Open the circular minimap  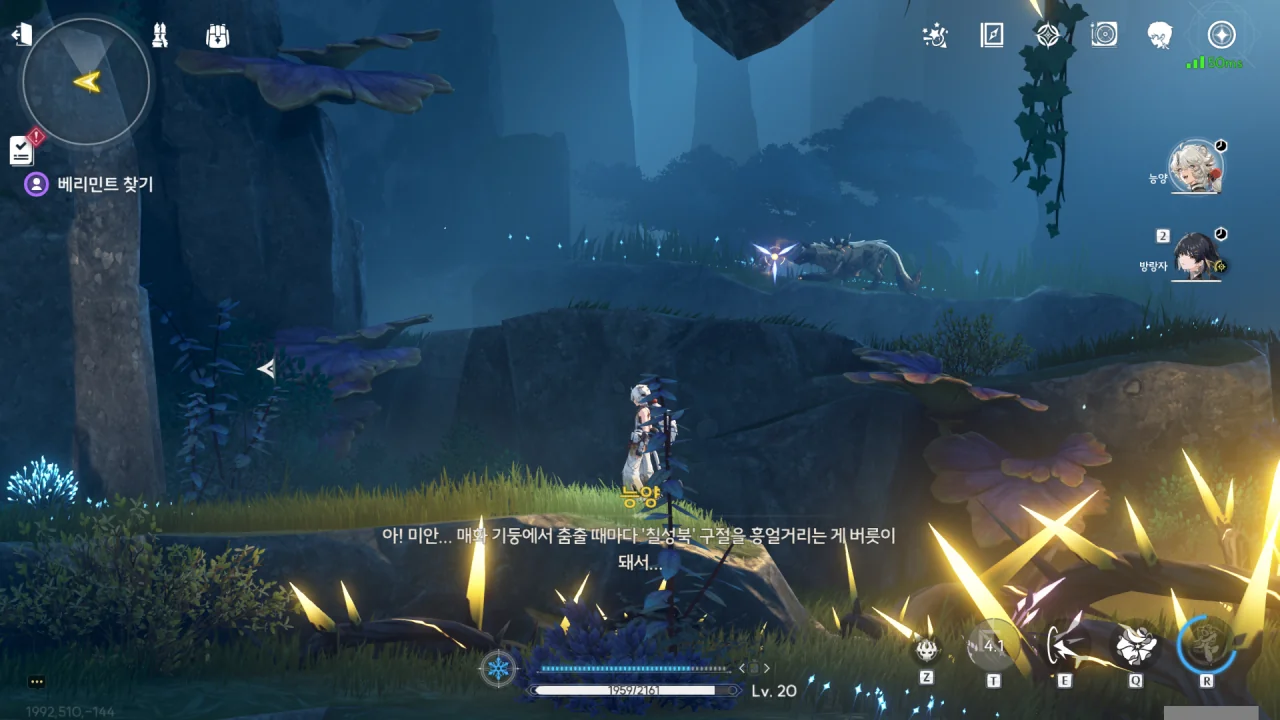(x=87, y=82)
